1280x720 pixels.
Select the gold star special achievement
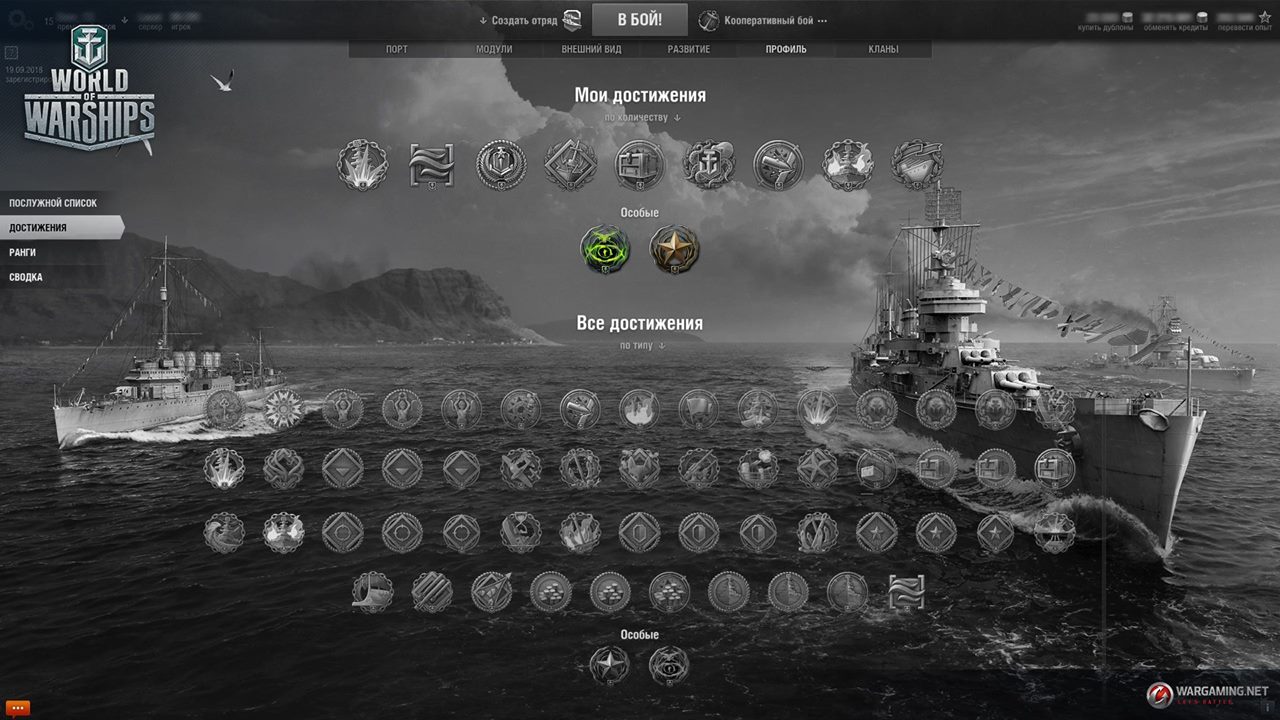pyautogui.click(x=674, y=250)
